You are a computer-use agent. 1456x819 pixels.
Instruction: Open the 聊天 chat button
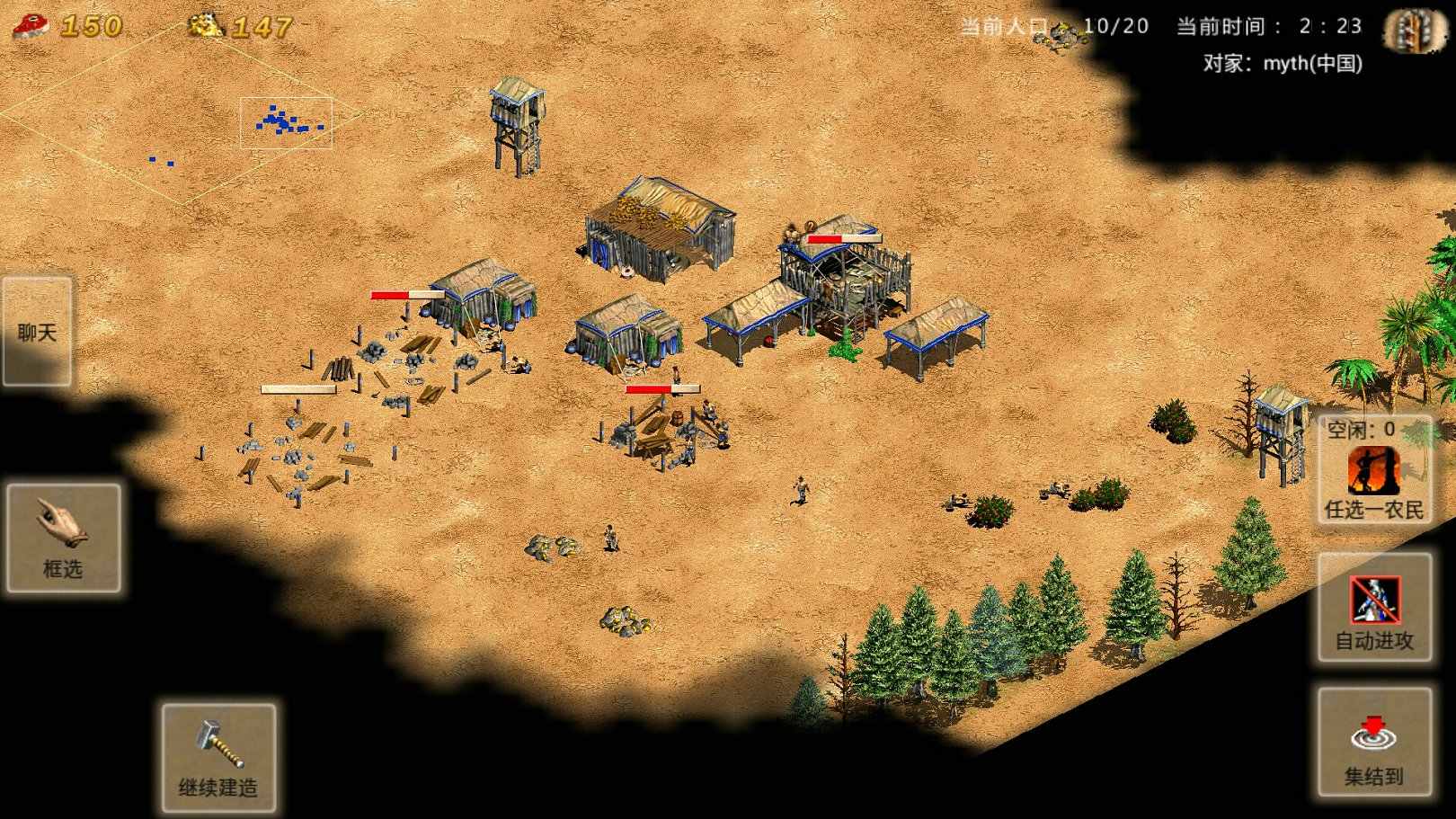[x=37, y=331]
